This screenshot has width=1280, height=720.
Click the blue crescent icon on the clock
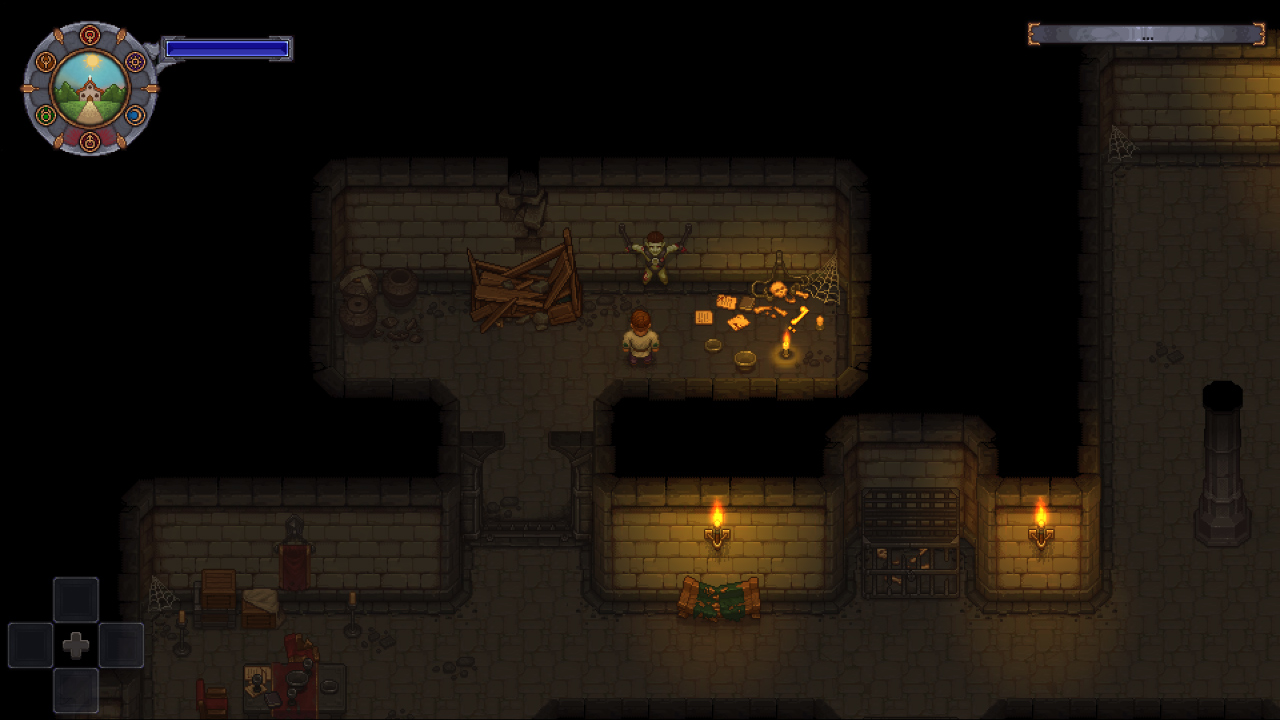(134, 114)
